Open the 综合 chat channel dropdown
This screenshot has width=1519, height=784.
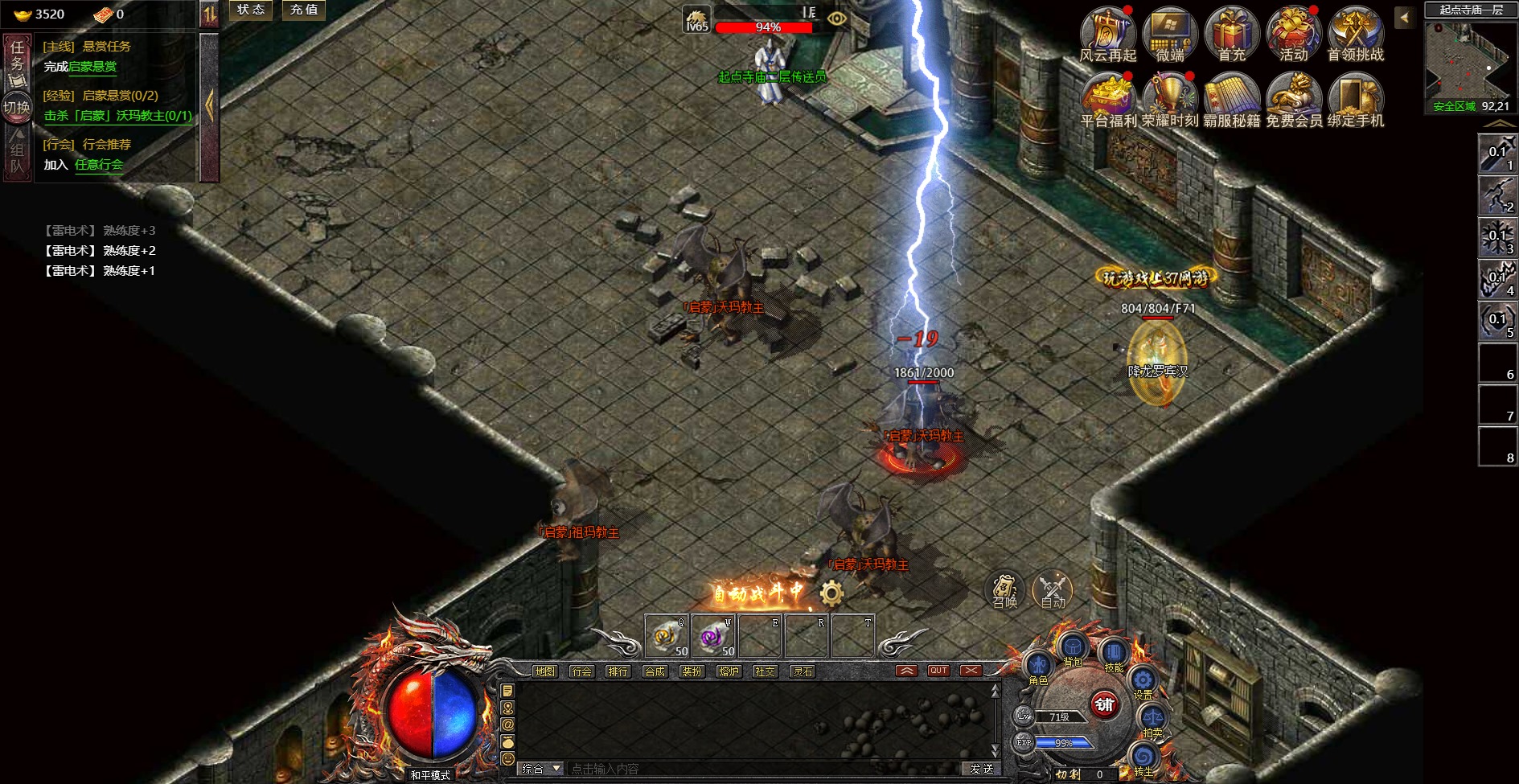coord(540,769)
